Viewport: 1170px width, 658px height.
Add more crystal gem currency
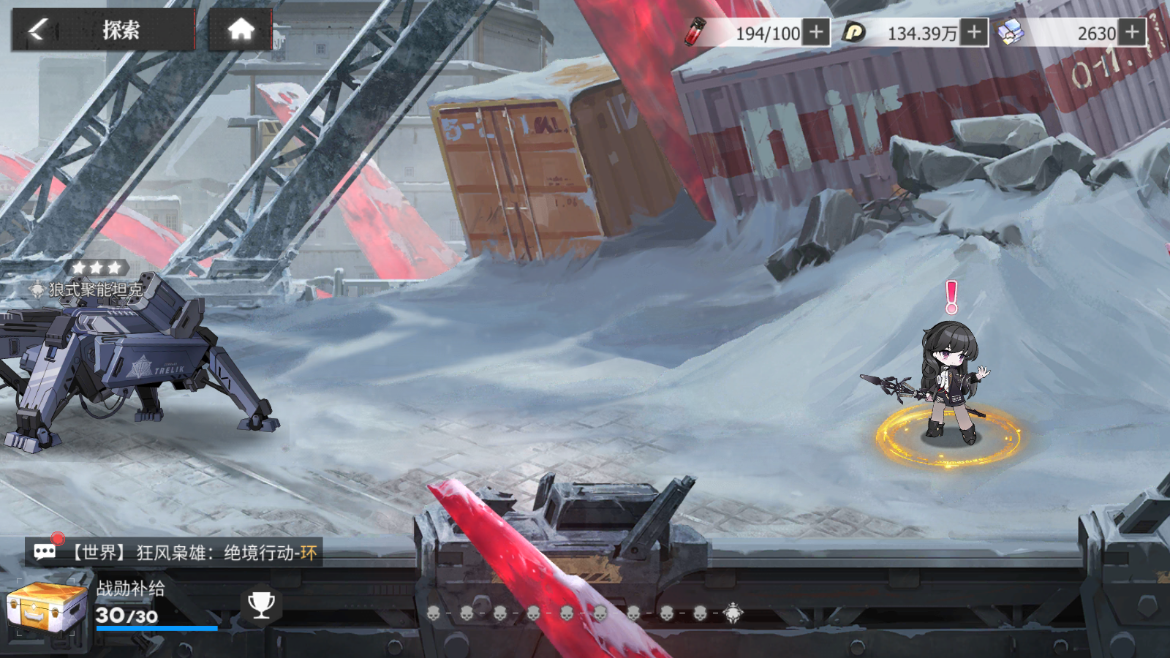point(1131,33)
